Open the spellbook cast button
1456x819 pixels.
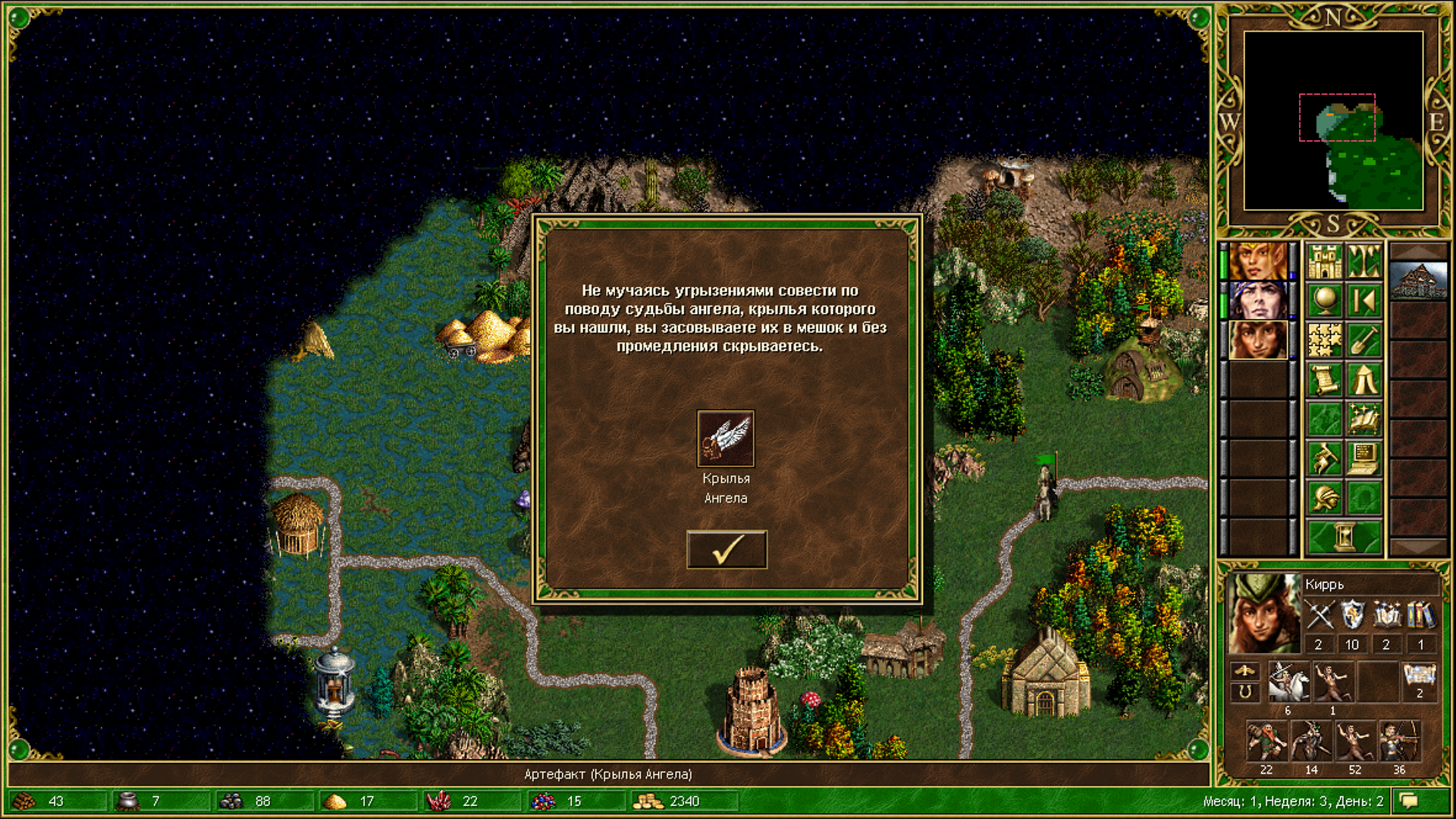point(1363,419)
